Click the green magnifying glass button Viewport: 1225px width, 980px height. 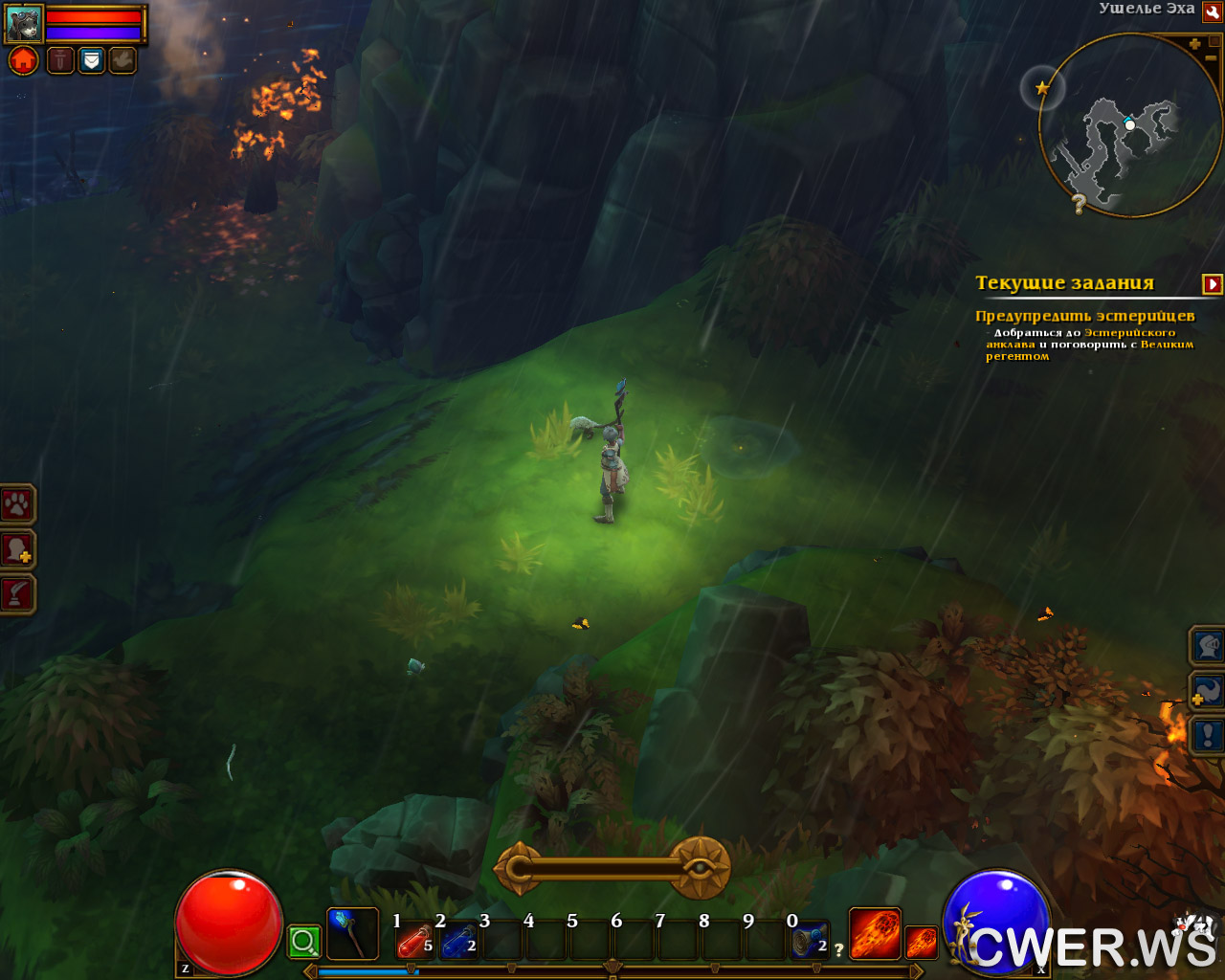[304, 943]
